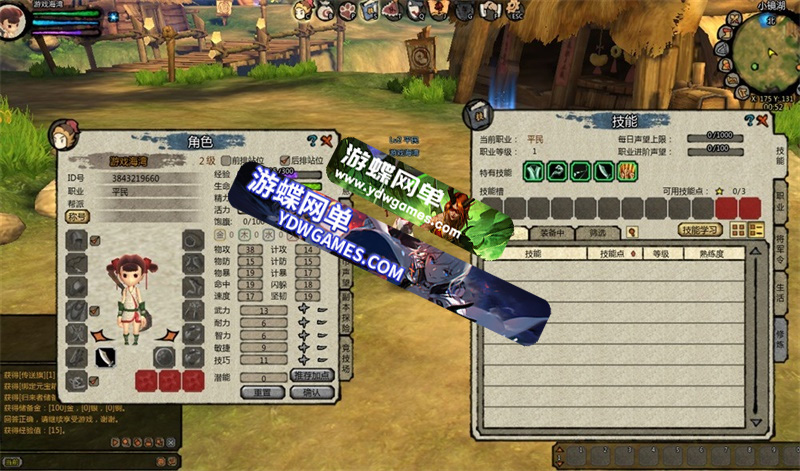
Task: Switch to the 筛选 filter tab
Action: [x=598, y=232]
